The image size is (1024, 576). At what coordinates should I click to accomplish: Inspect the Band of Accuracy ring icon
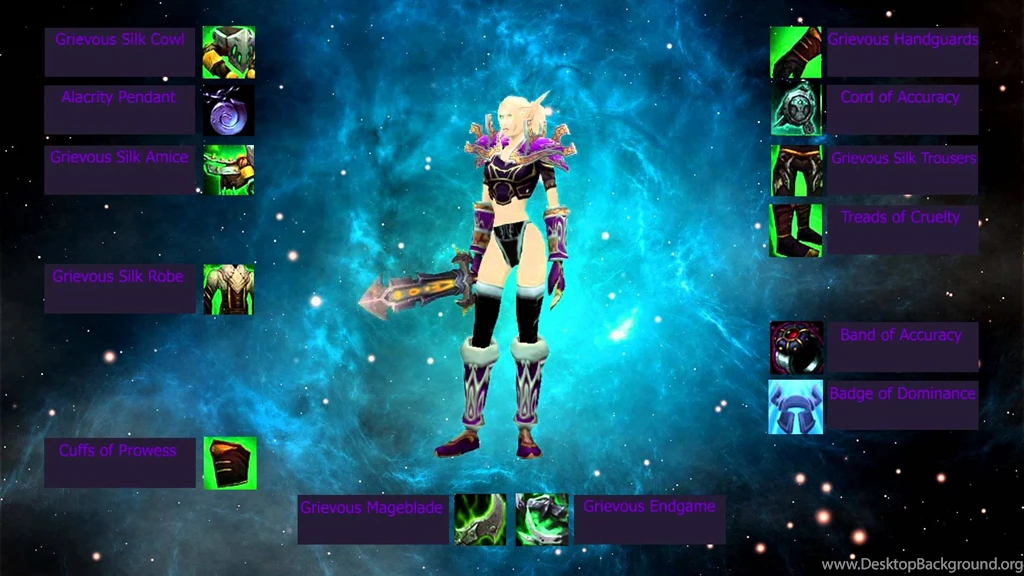[x=796, y=348]
